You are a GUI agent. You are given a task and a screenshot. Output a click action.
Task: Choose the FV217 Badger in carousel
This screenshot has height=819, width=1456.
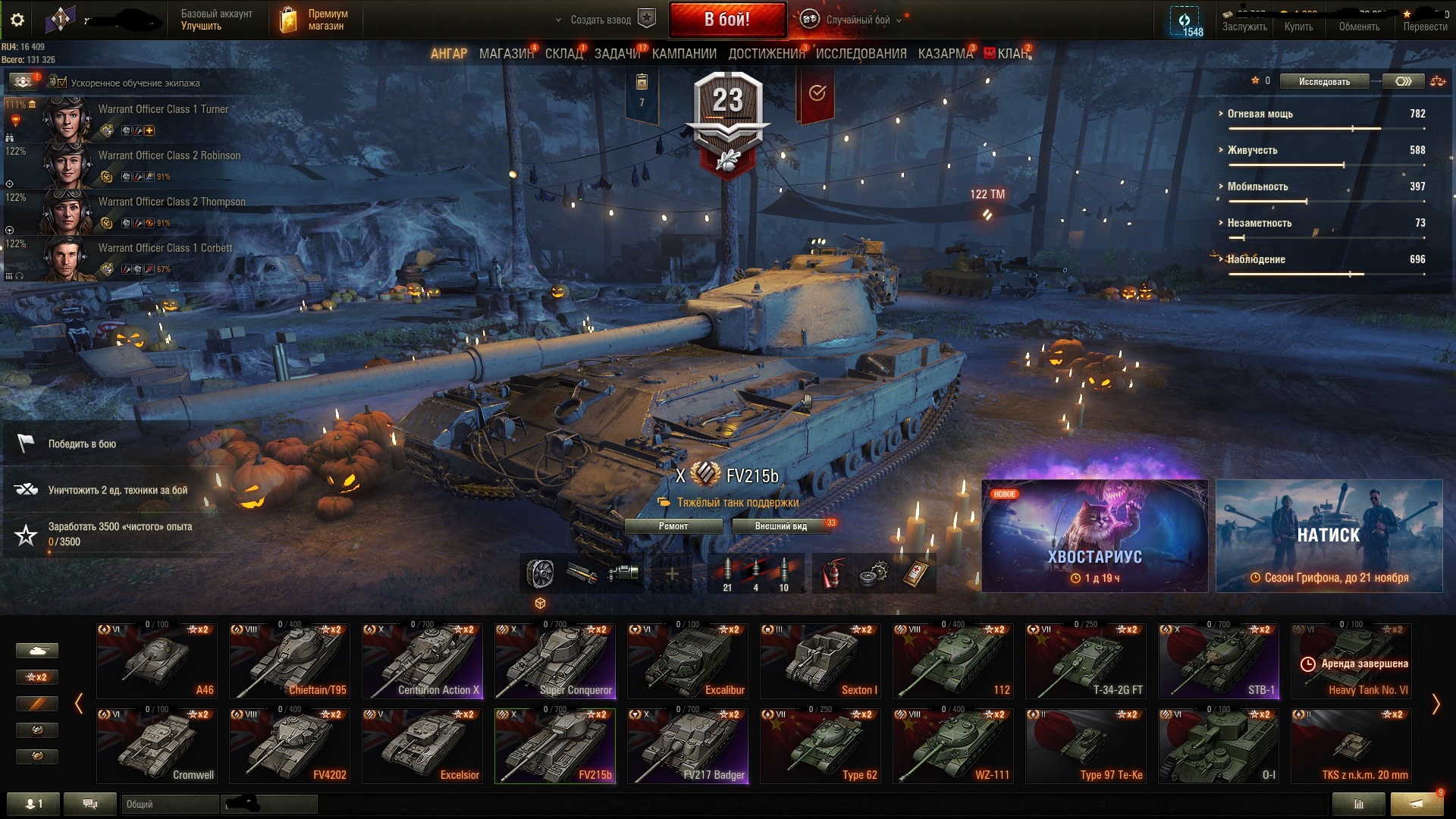tap(687, 746)
